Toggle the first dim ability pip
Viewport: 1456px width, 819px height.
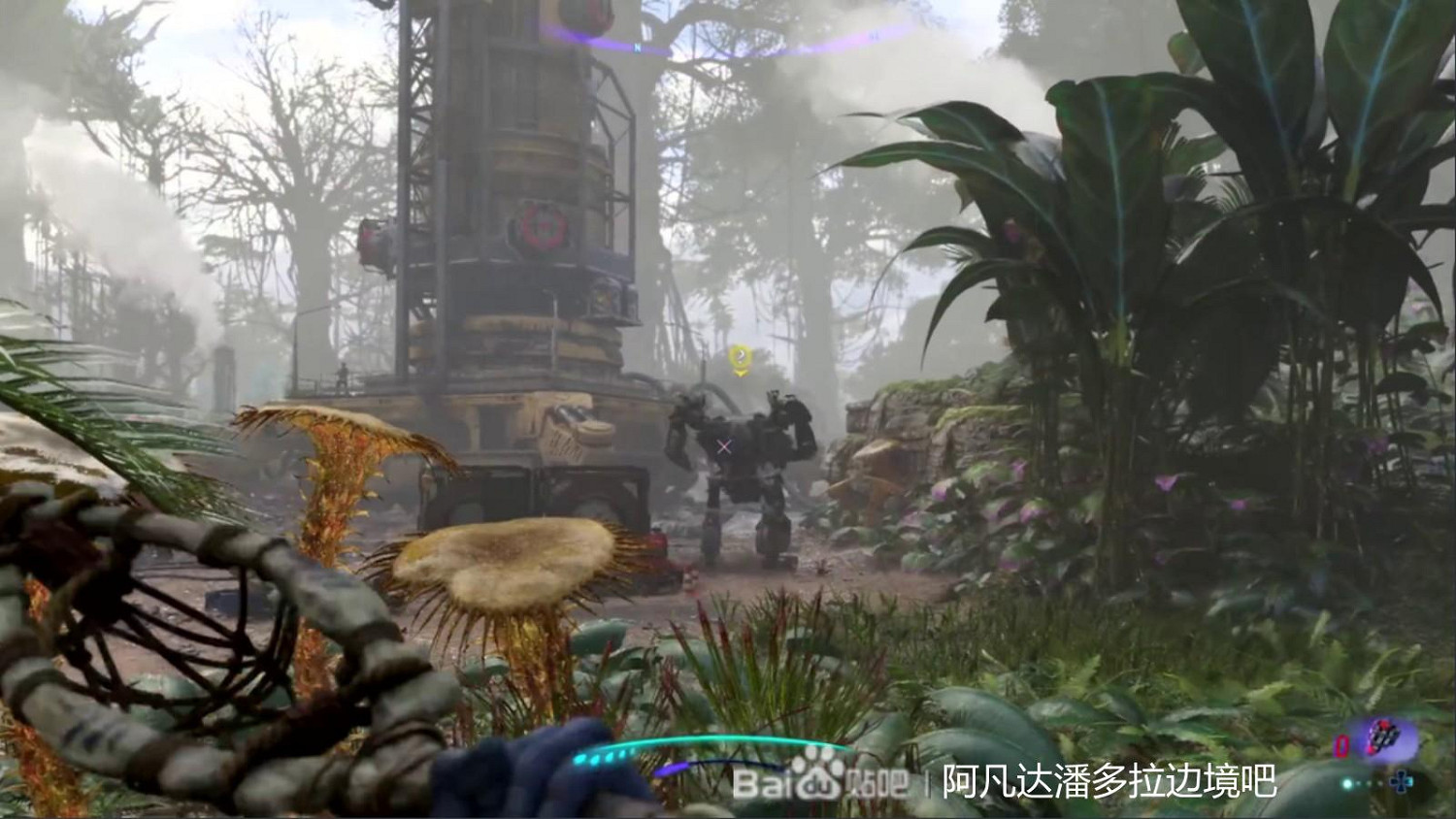(1359, 782)
